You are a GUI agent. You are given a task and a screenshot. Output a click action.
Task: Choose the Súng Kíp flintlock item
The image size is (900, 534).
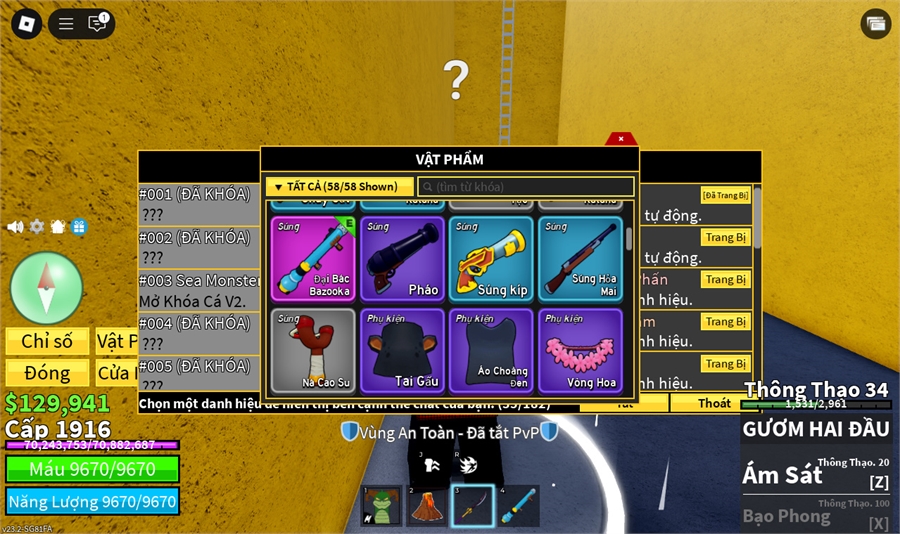[491, 259]
